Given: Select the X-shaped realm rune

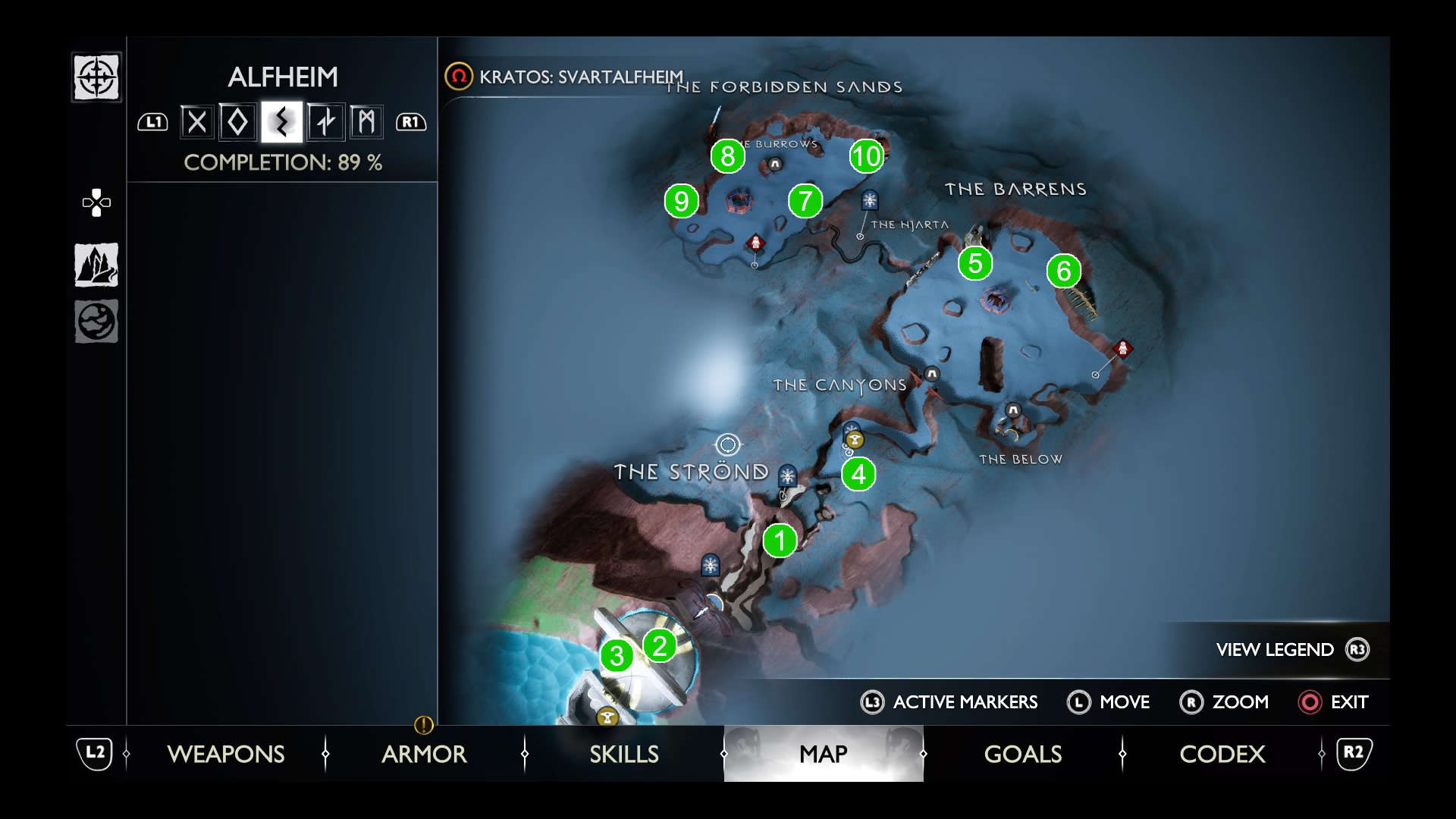Looking at the screenshot, I should coord(196,122).
